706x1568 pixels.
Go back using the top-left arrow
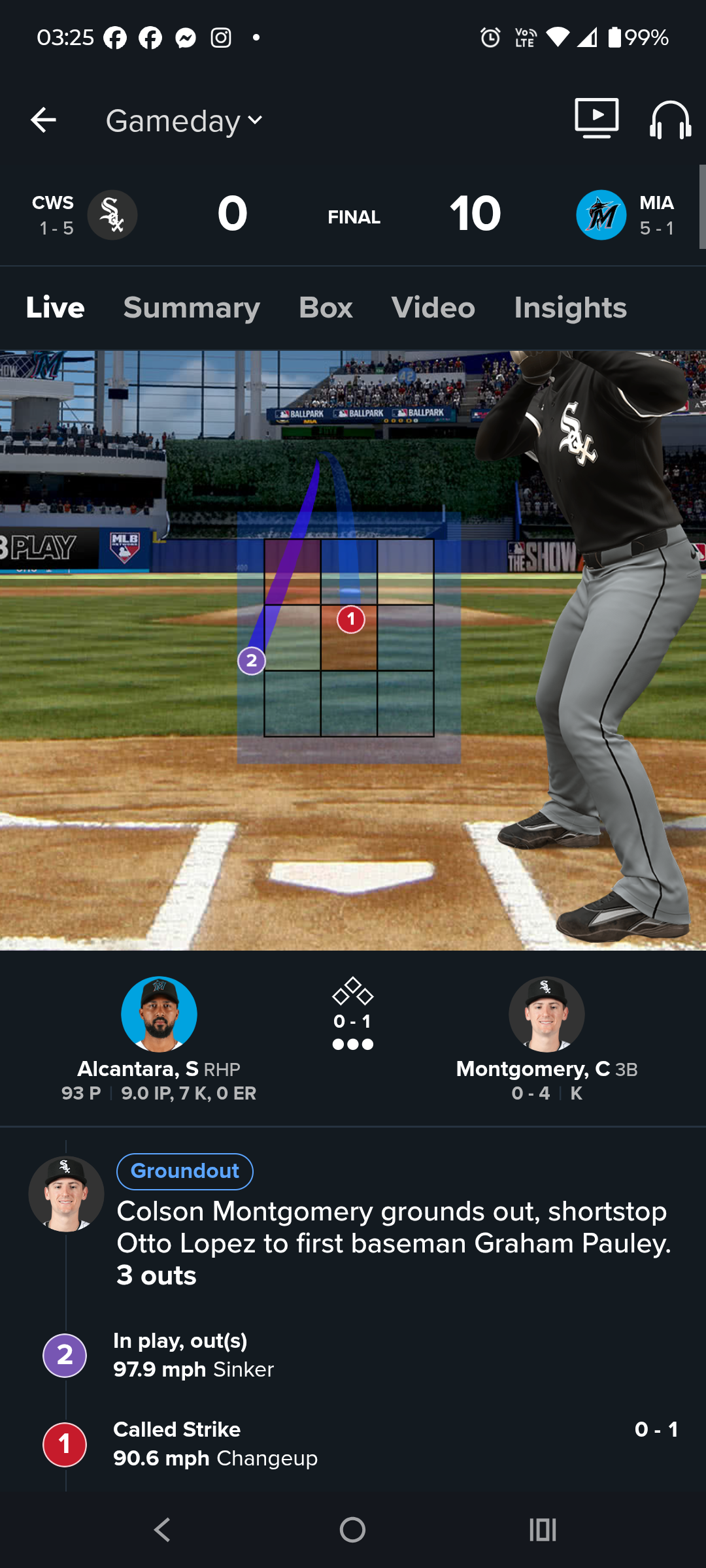43,120
